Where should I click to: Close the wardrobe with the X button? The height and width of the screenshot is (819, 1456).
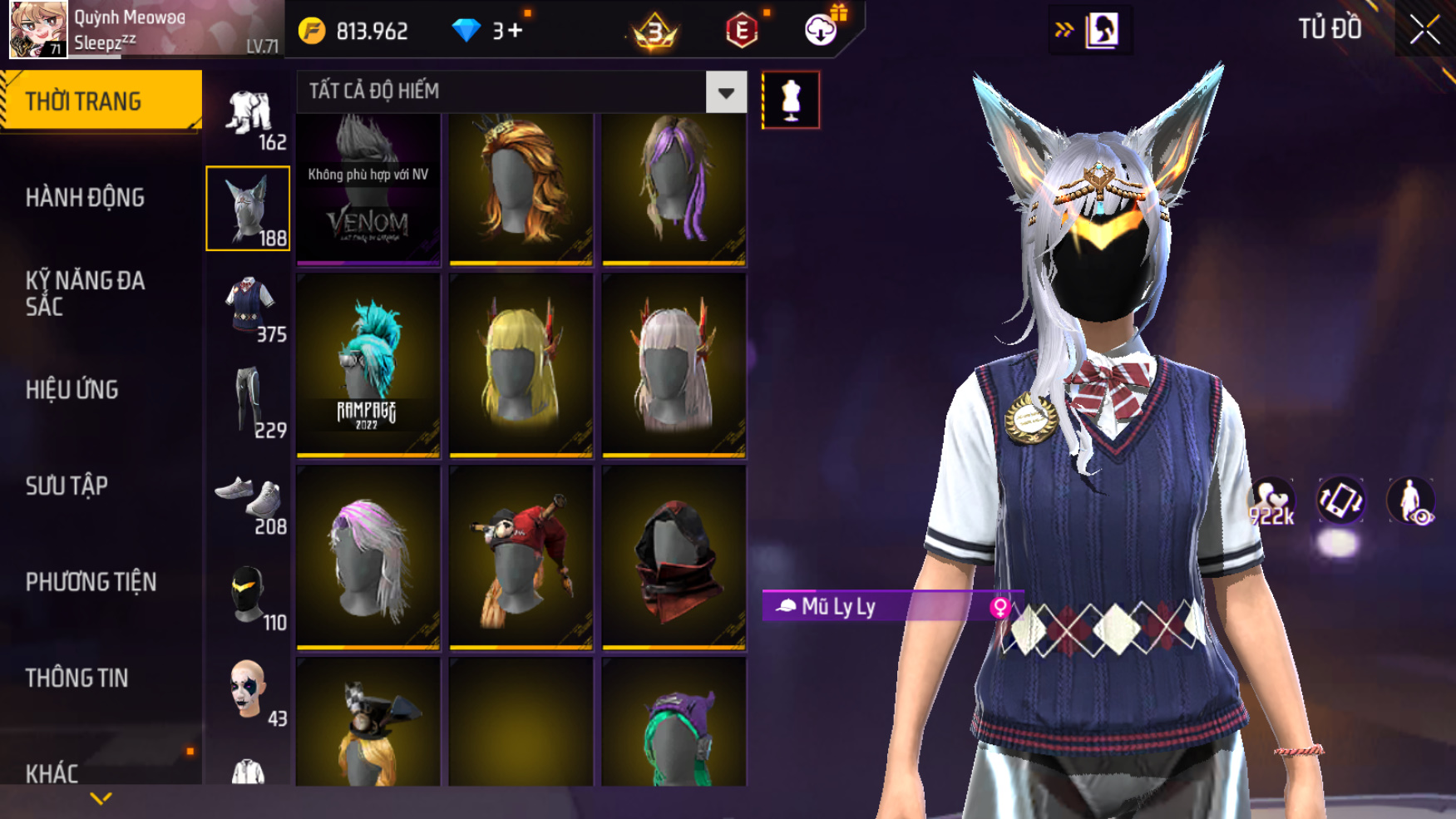pyautogui.click(x=1424, y=30)
